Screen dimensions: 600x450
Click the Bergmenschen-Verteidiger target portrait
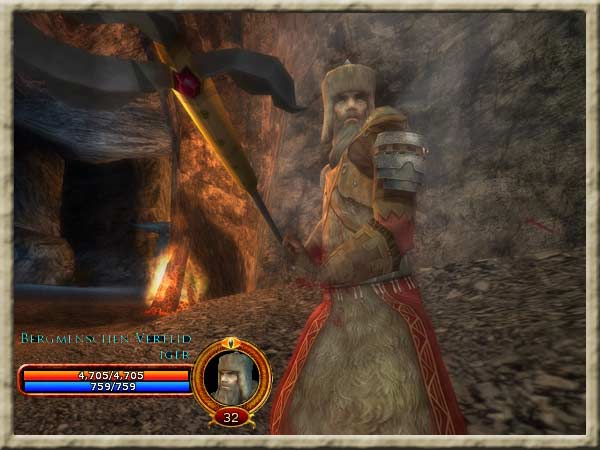click(231, 375)
